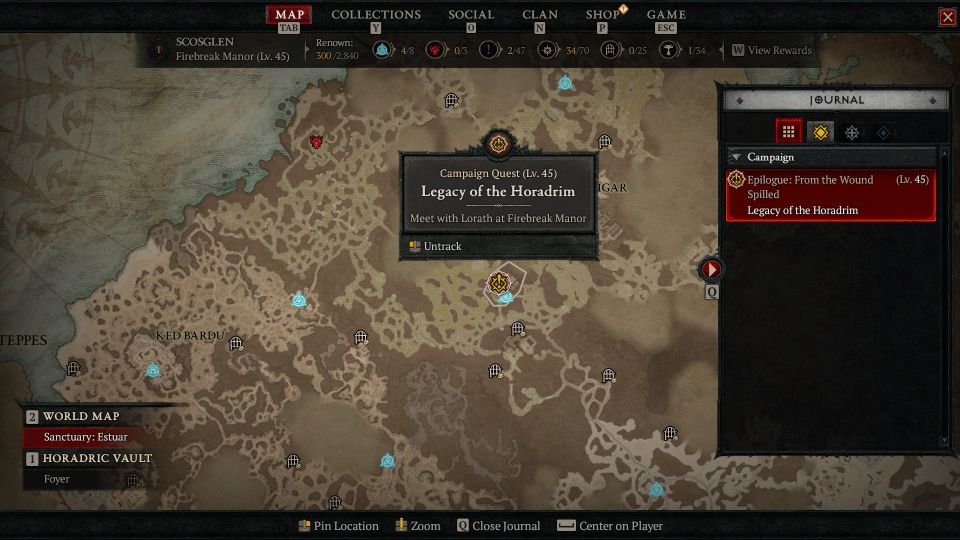
Task: Open the Shop tab
Action: (x=602, y=15)
